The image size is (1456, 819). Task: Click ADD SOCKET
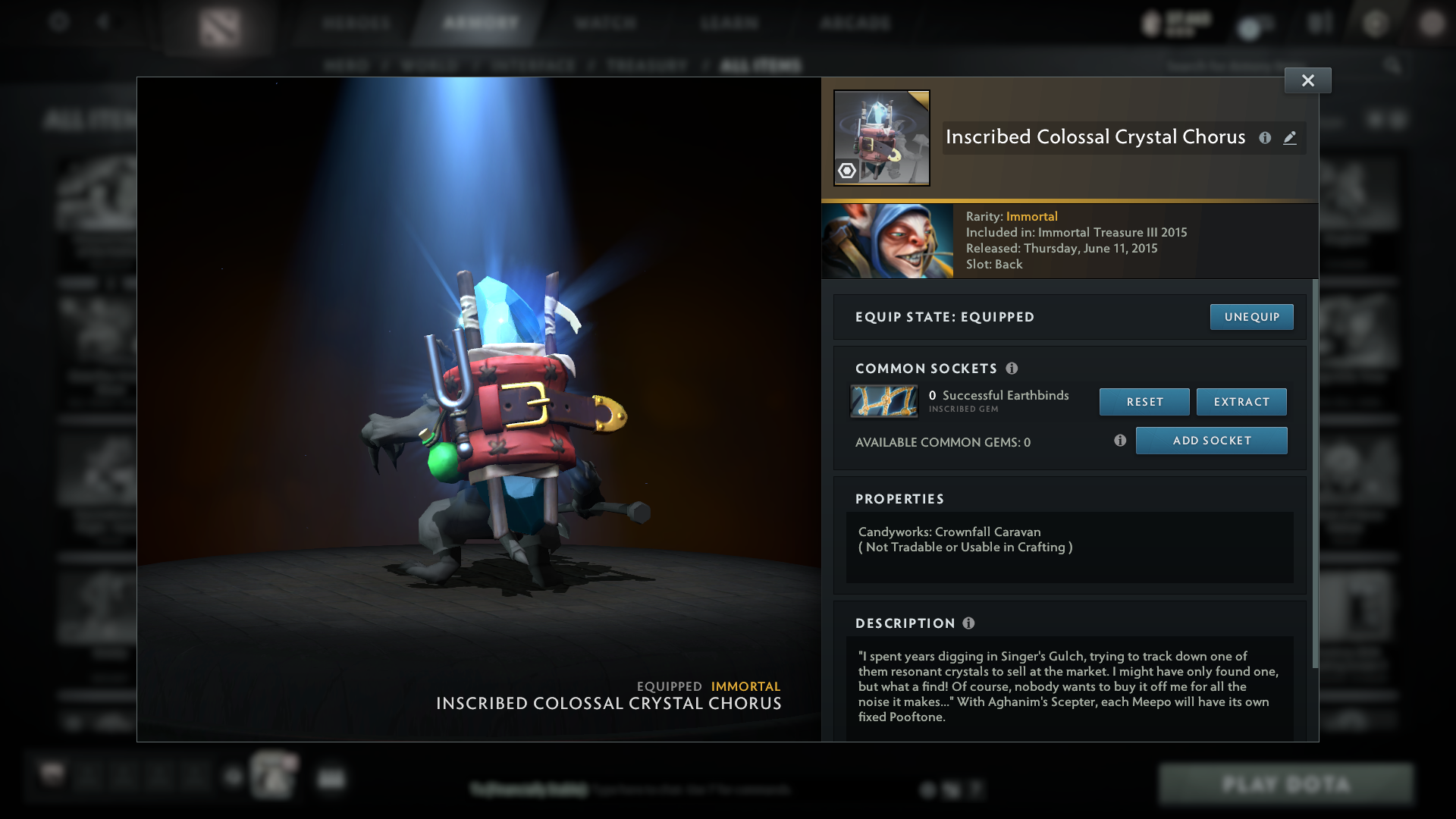[x=1211, y=440]
